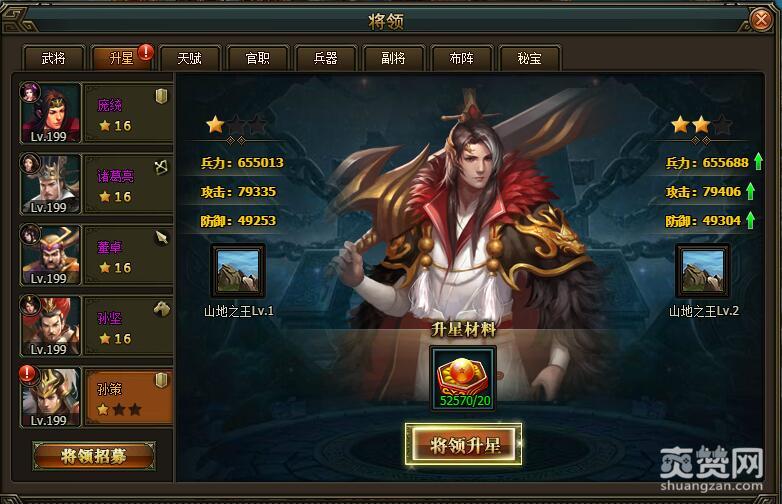Switch to the 武将 tab
Image resolution: width=782 pixels, height=504 pixels.
click(54, 58)
